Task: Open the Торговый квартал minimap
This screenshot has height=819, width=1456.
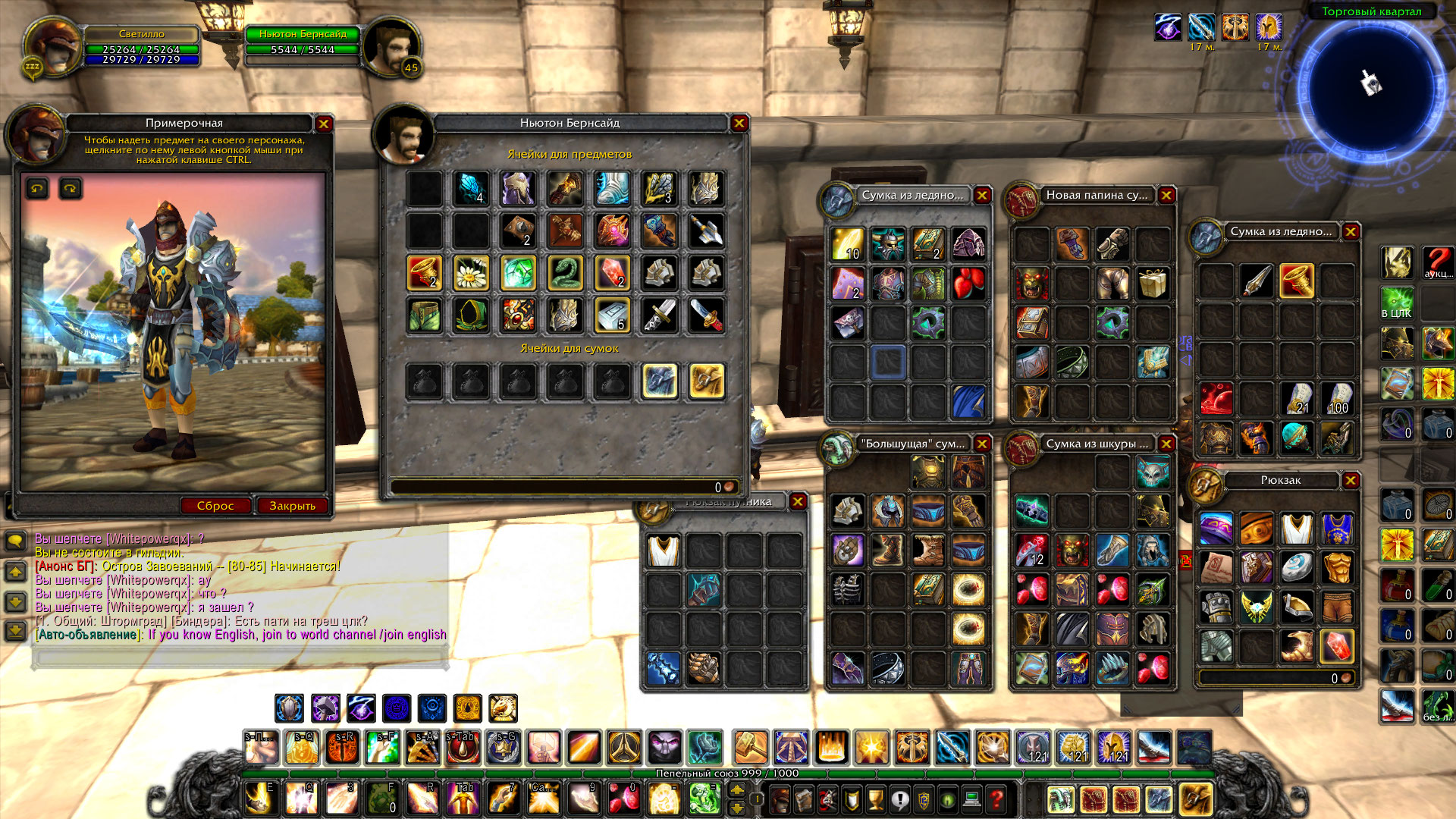Action: (x=1371, y=83)
